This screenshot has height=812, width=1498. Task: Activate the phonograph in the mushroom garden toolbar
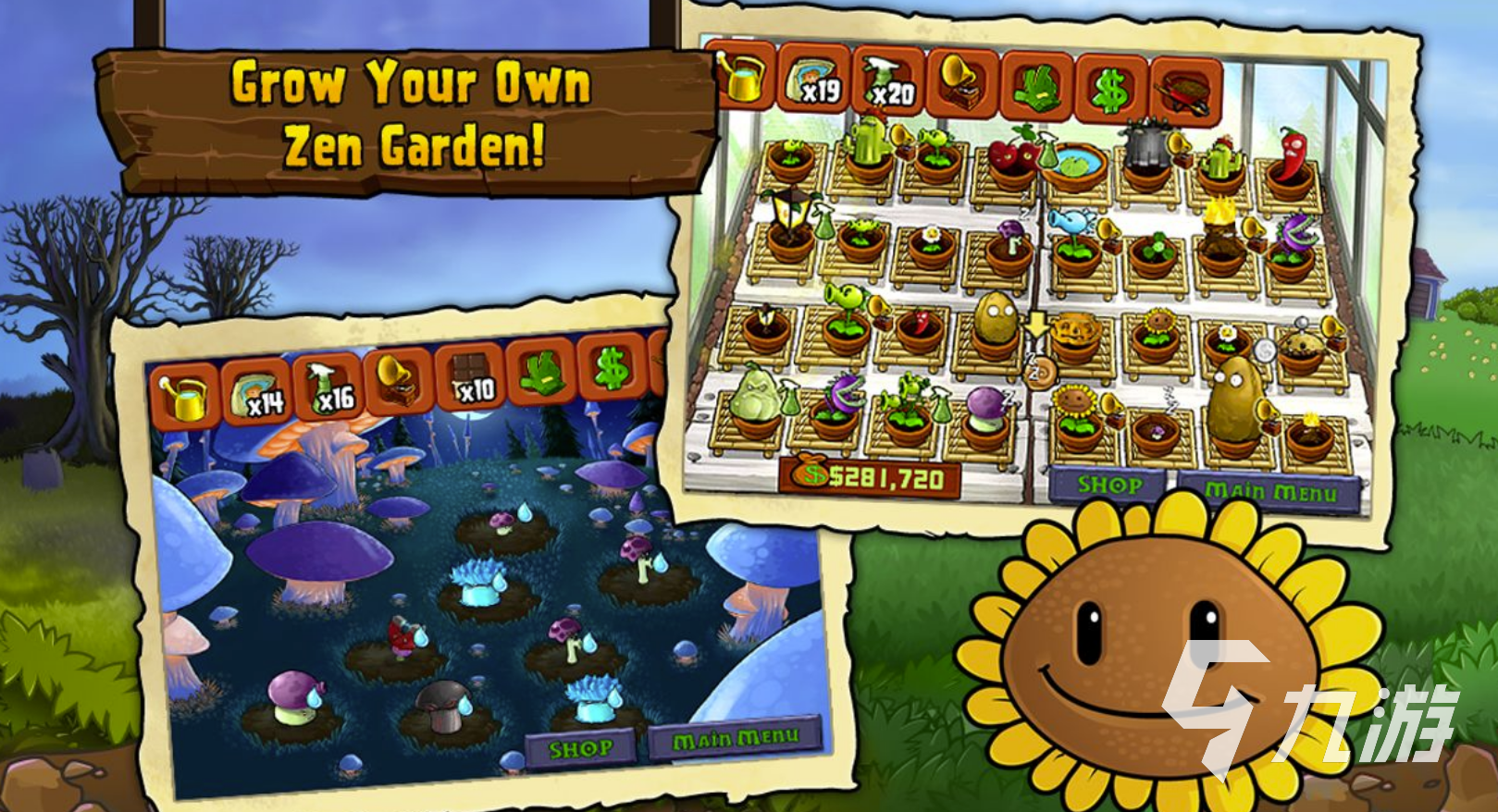[399, 384]
